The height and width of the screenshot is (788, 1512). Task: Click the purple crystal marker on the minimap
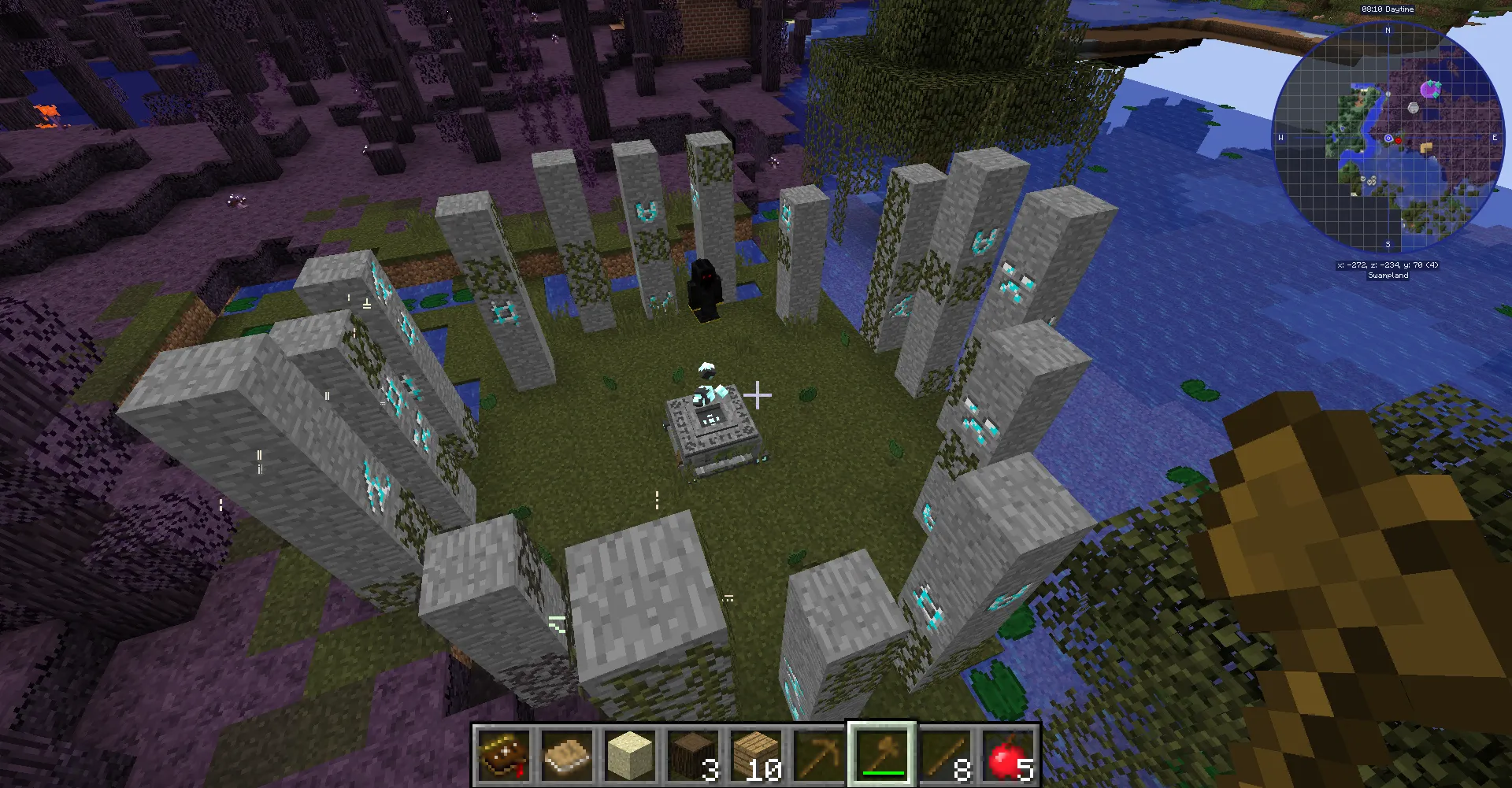click(1430, 89)
